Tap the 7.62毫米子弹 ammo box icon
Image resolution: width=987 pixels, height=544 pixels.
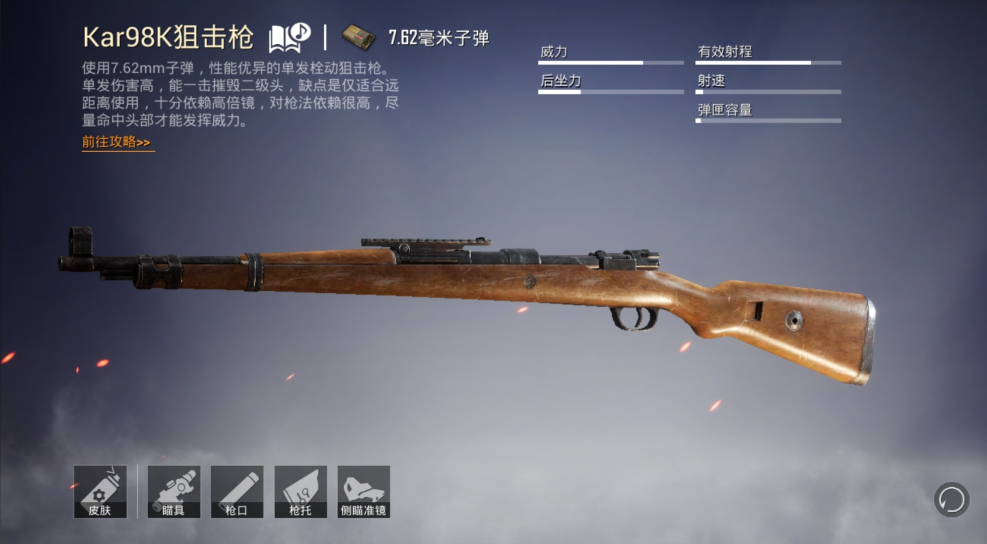(x=358, y=38)
